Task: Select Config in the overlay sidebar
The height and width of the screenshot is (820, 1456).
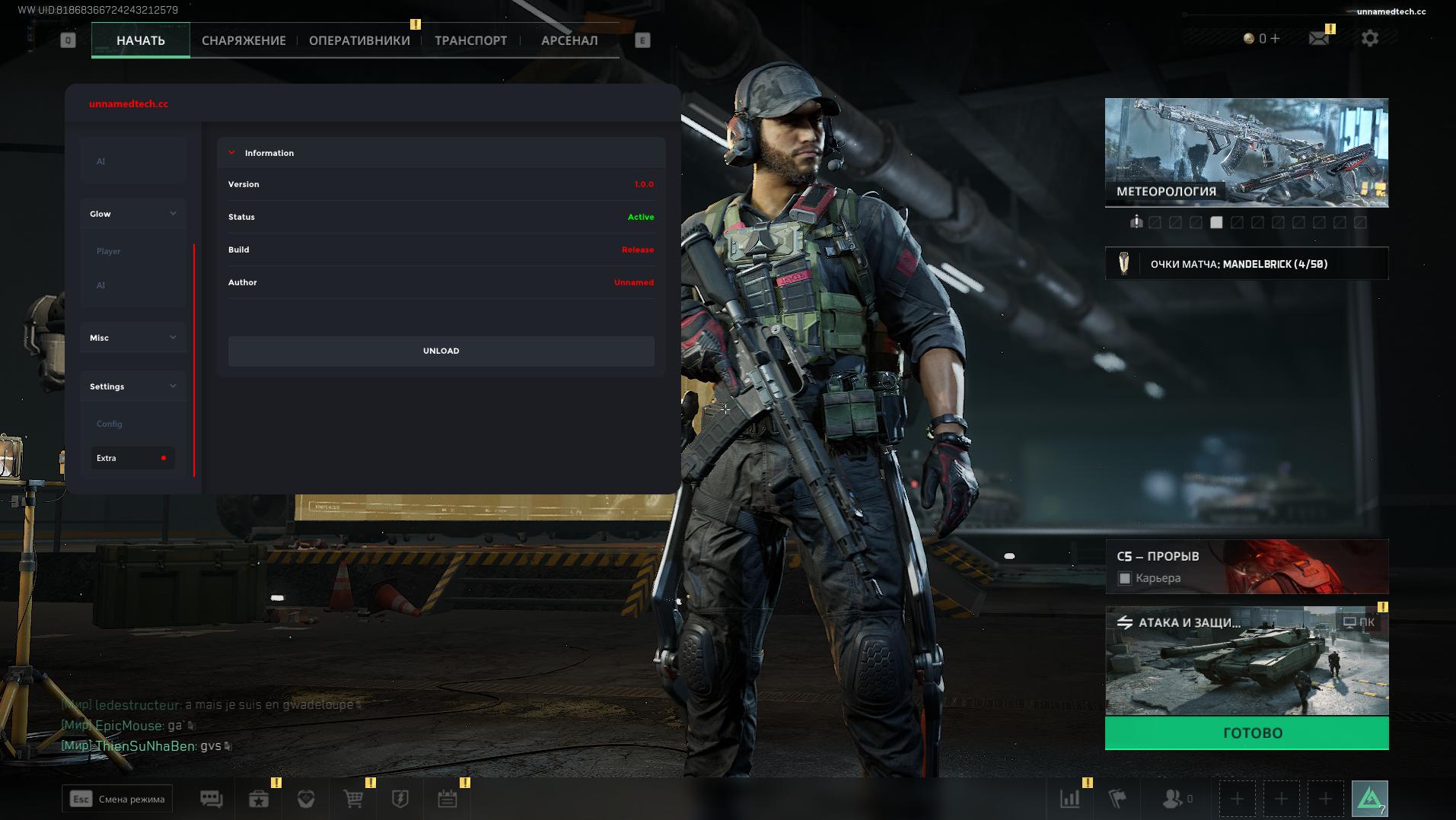Action: (x=110, y=424)
